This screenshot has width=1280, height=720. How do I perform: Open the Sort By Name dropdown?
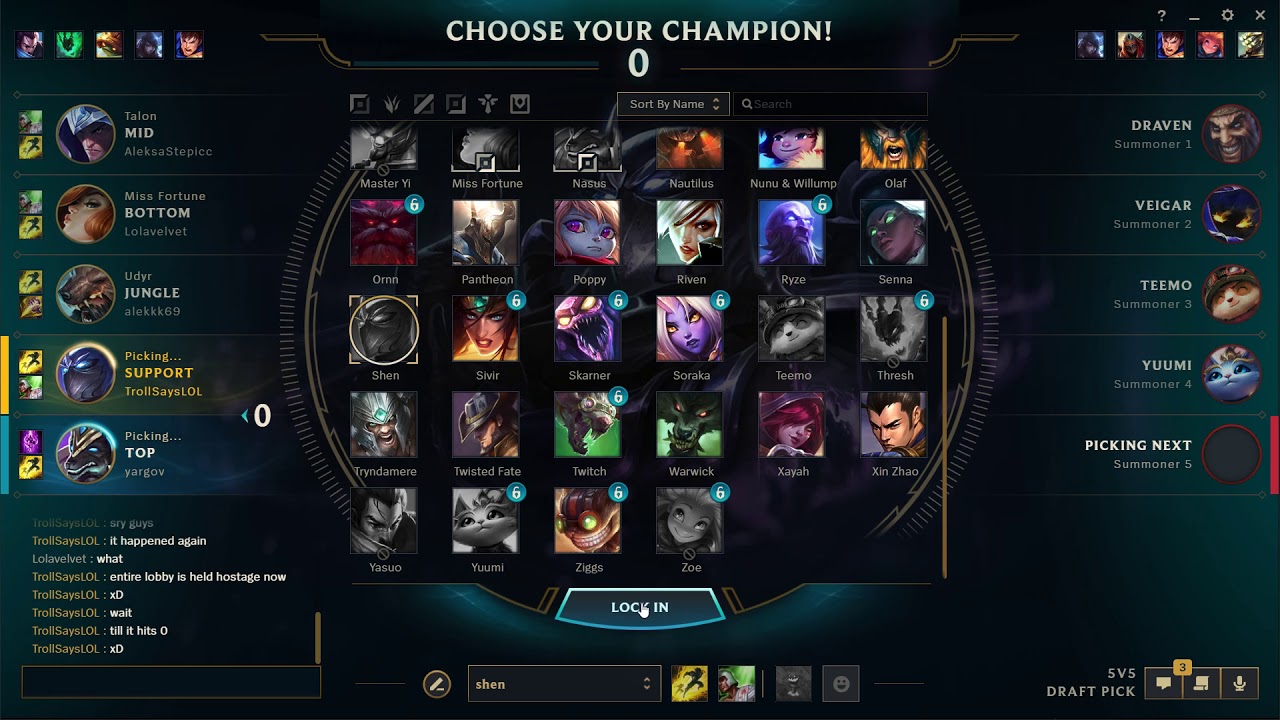[672, 104]
